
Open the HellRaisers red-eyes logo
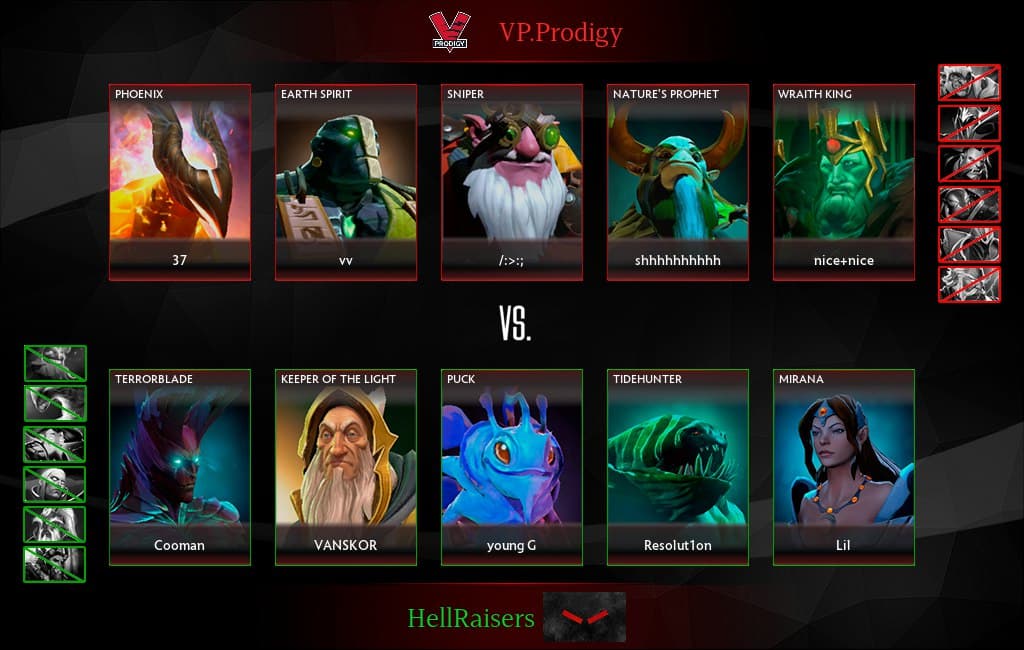[584, 617]
